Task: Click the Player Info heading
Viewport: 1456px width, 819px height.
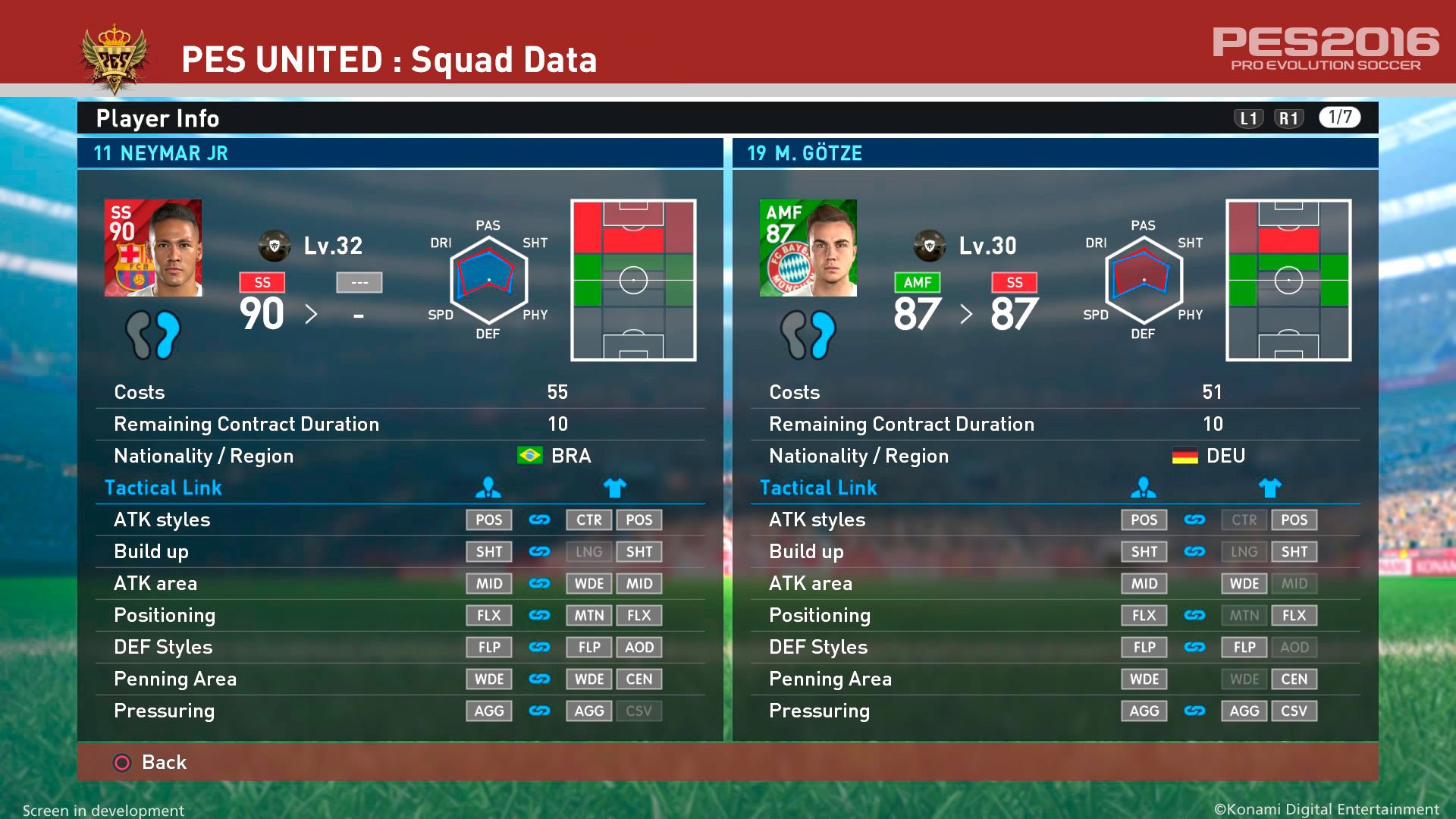Action: 156,118
